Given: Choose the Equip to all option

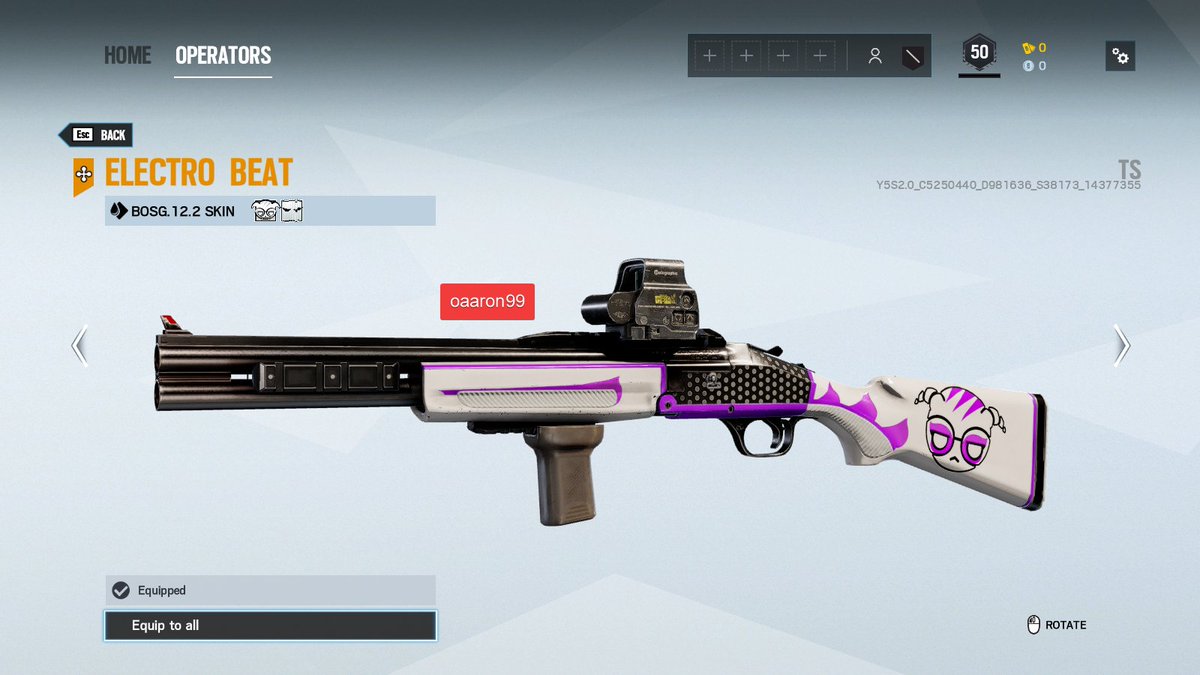Looking at the screenshot, I should (270, 626).
